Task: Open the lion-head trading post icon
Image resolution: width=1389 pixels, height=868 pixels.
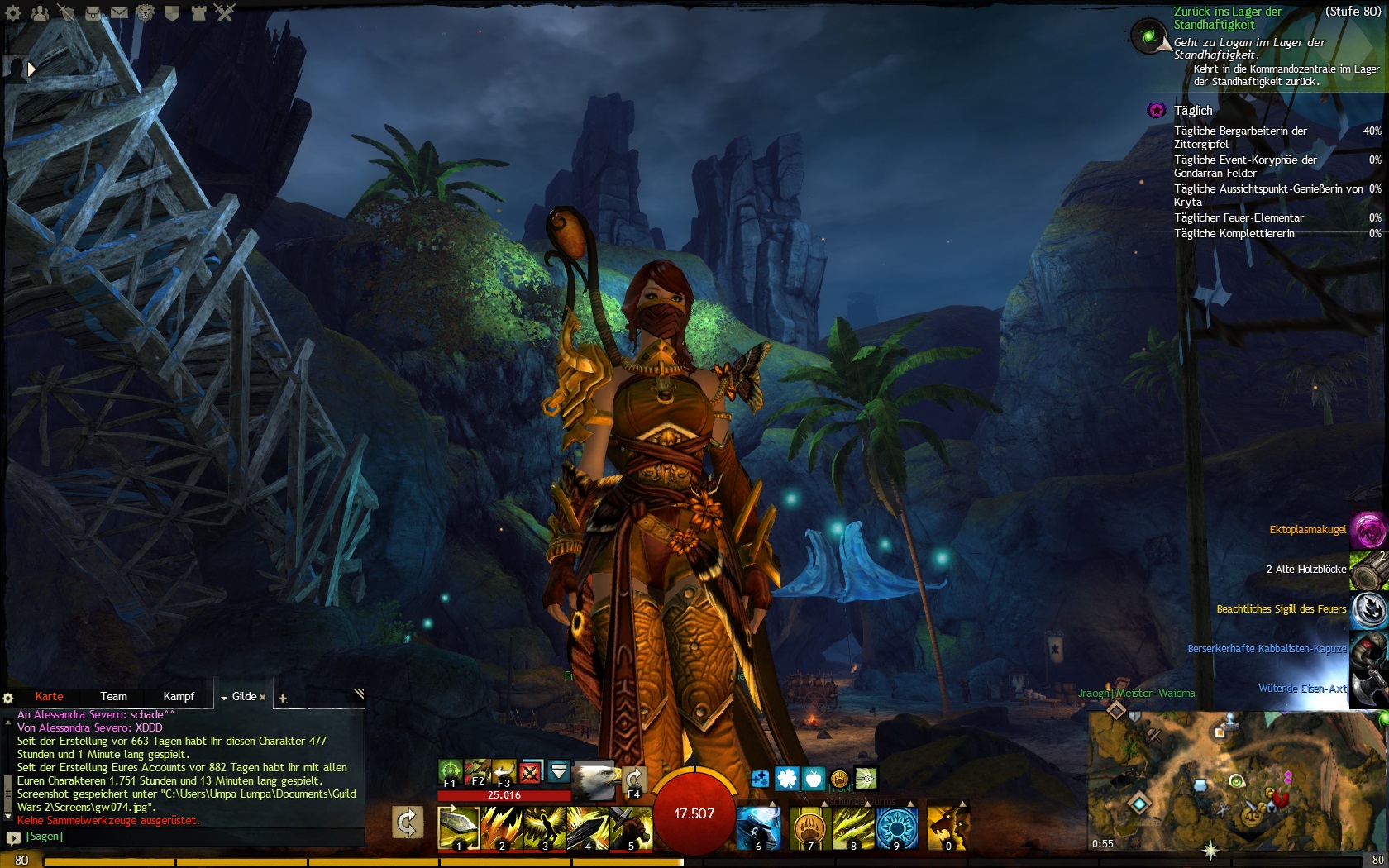Action: tap(146, 12)
